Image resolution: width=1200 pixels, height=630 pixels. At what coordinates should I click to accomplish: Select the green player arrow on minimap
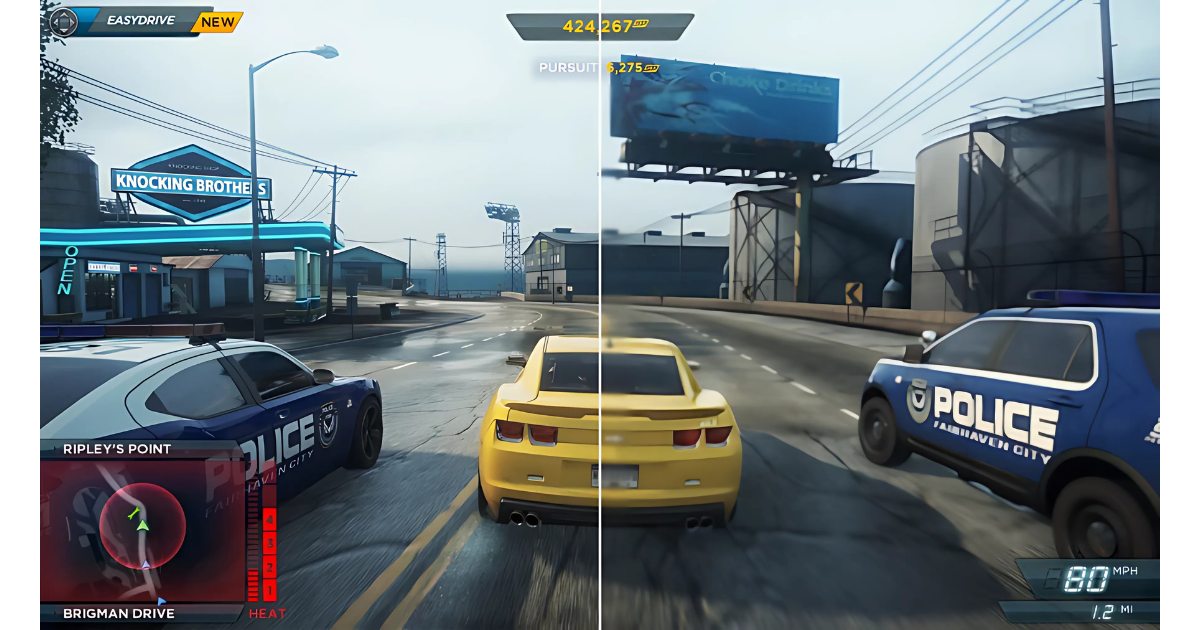(143, 524)
